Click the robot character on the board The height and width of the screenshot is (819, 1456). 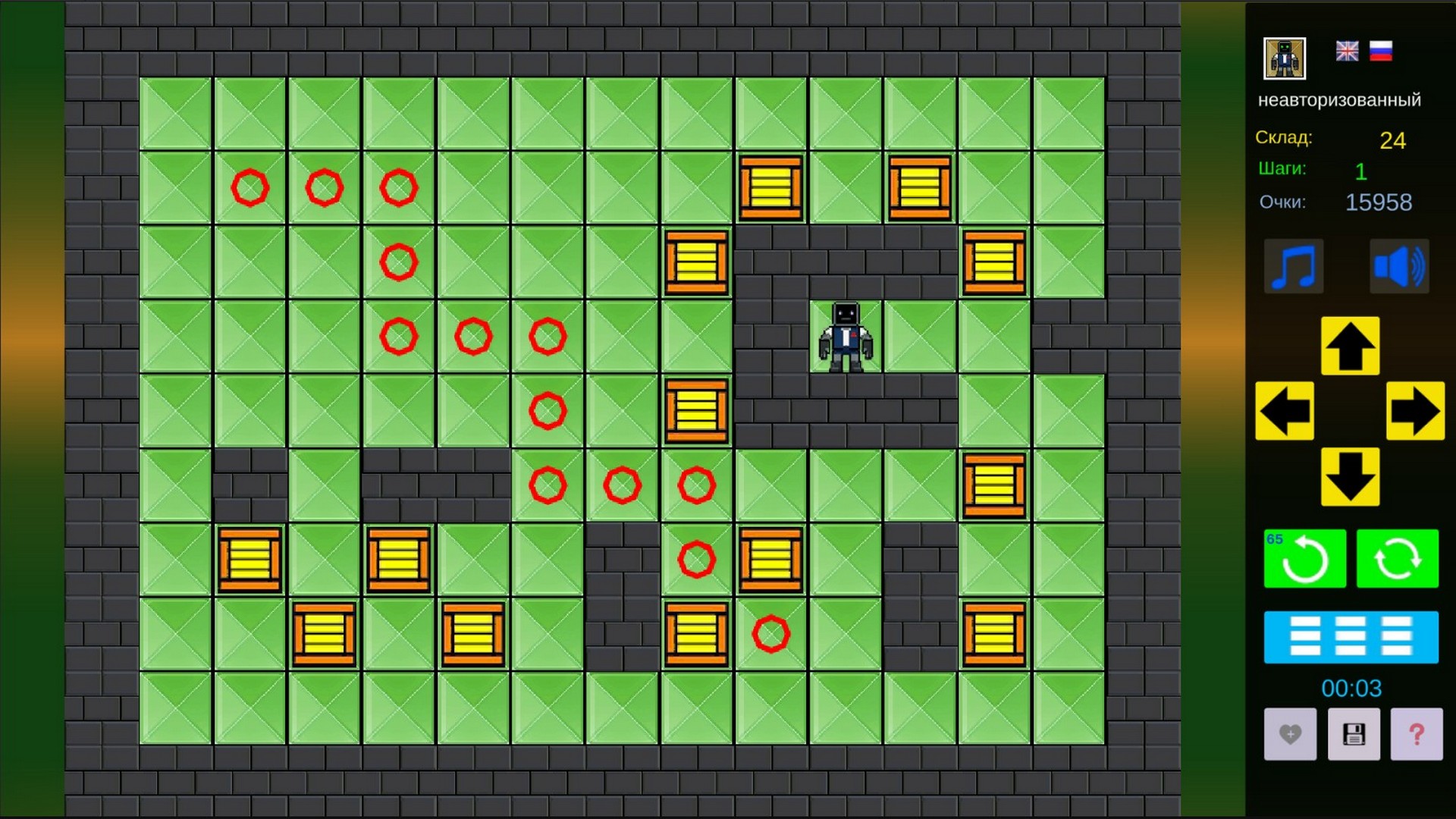pos(846,336)
